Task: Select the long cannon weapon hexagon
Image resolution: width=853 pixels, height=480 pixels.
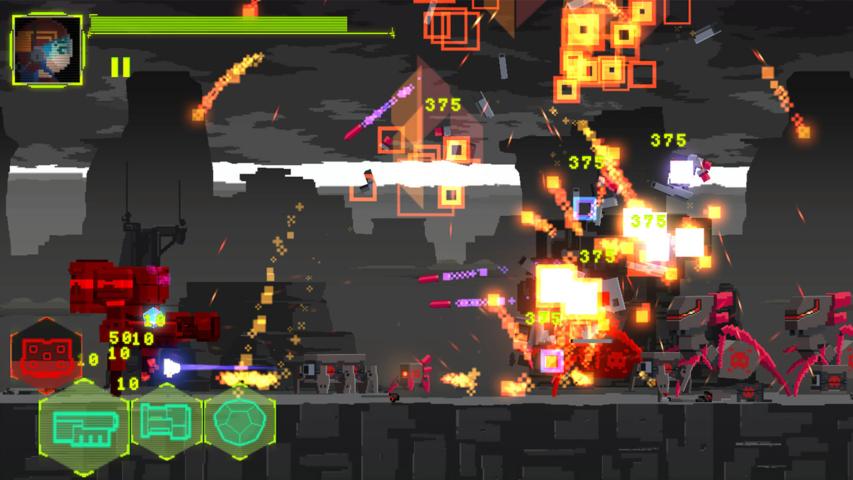Action: coord(83,421)
